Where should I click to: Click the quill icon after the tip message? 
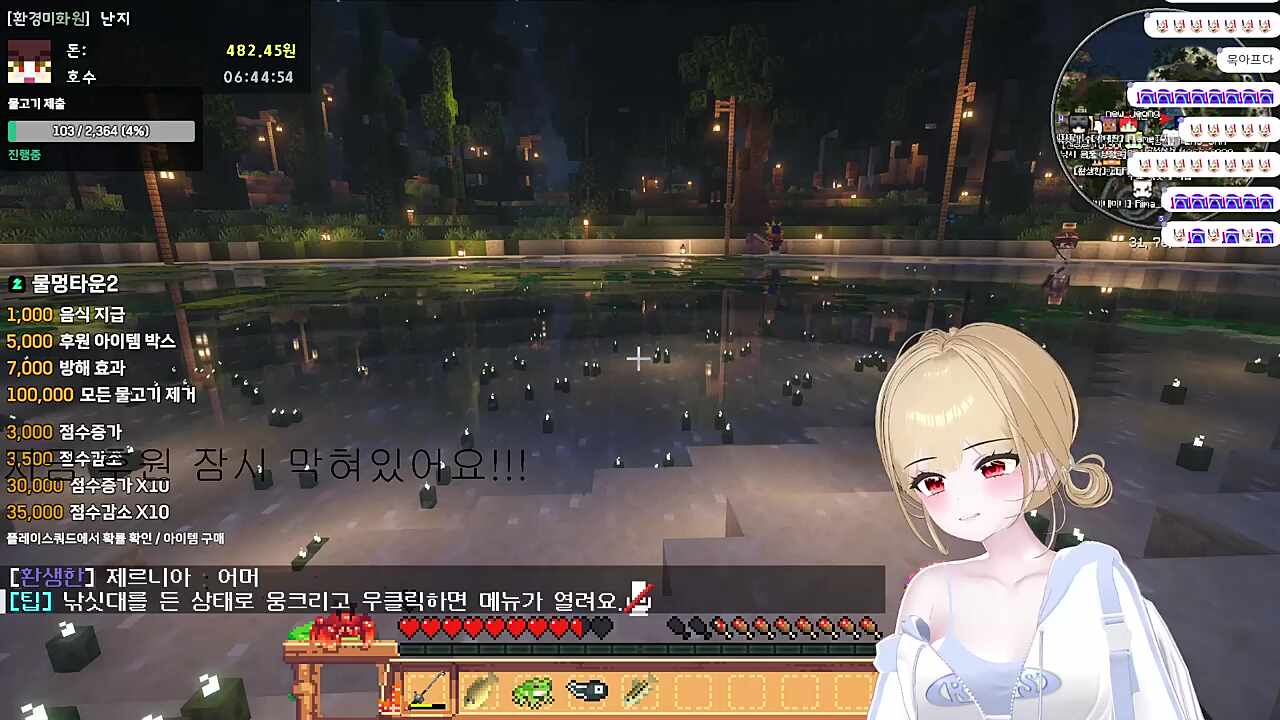tap(639, 601)
